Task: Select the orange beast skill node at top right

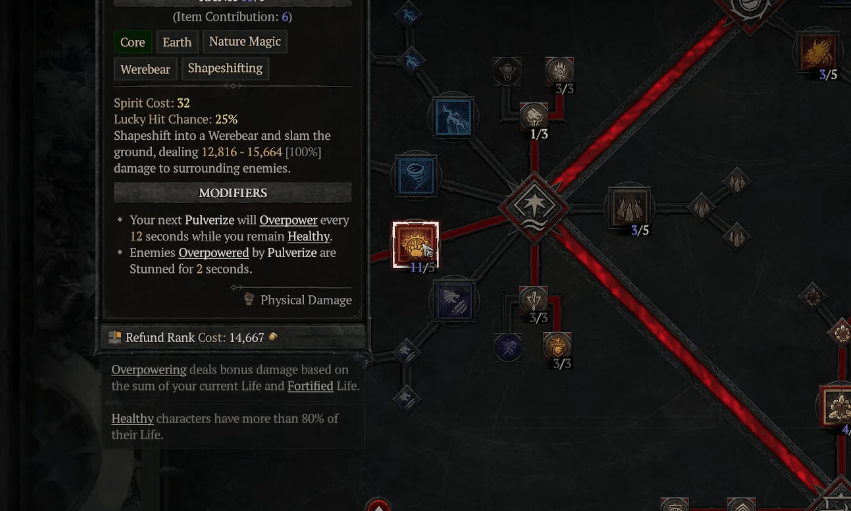Action: (x=818, y=53)
